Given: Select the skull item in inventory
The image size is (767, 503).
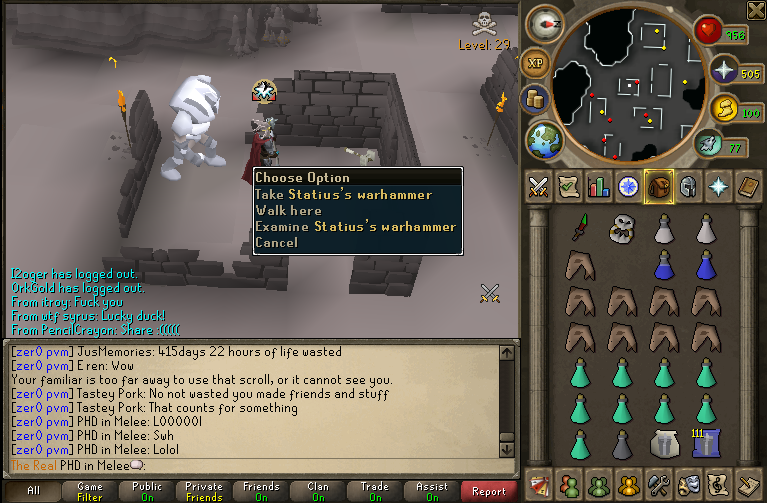Looking at the screenshot, I should click(621, 230).
